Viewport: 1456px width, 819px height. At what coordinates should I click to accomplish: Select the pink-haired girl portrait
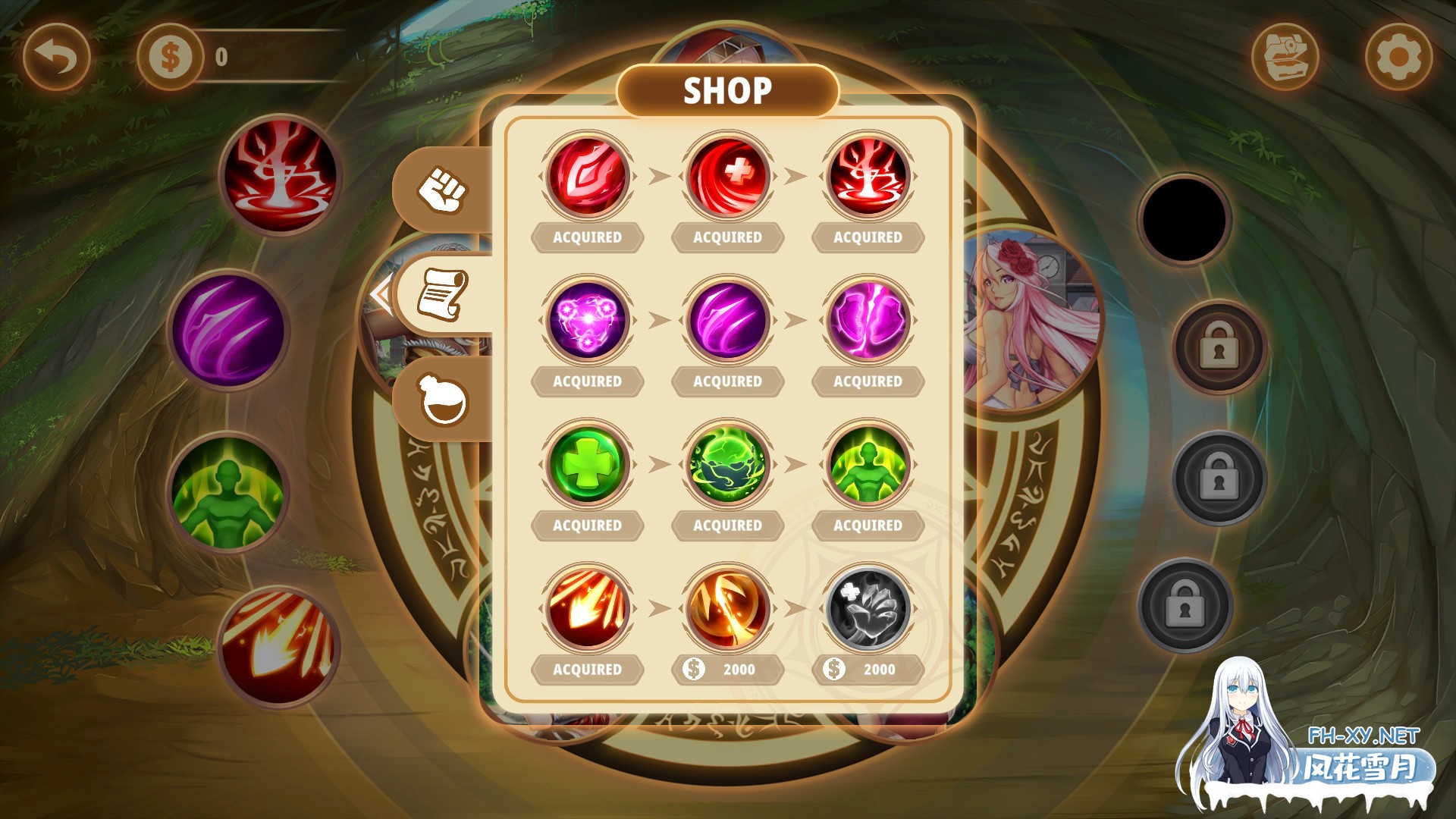click(1031, 318)
